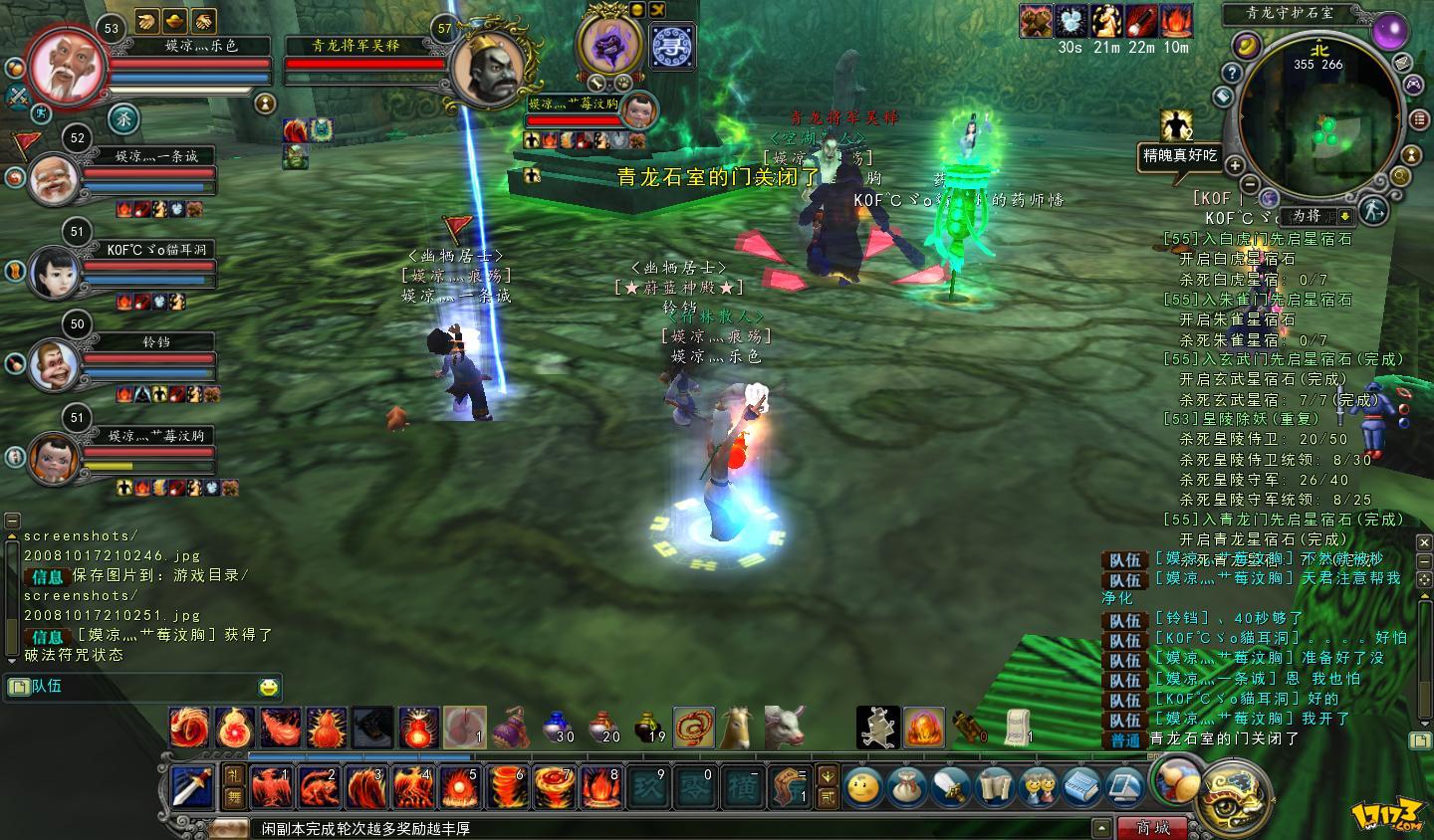Use the blue potion with 30 count
Image resolution: width=1434 pixels, height=840 pixels.
coord(559,727)
